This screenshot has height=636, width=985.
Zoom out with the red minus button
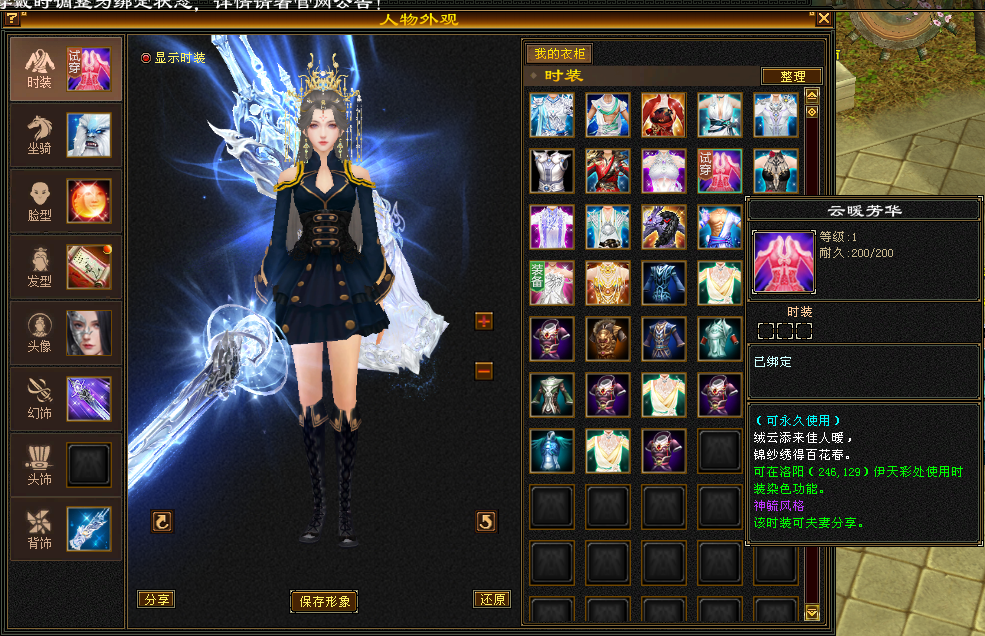(x=484, y=371)
